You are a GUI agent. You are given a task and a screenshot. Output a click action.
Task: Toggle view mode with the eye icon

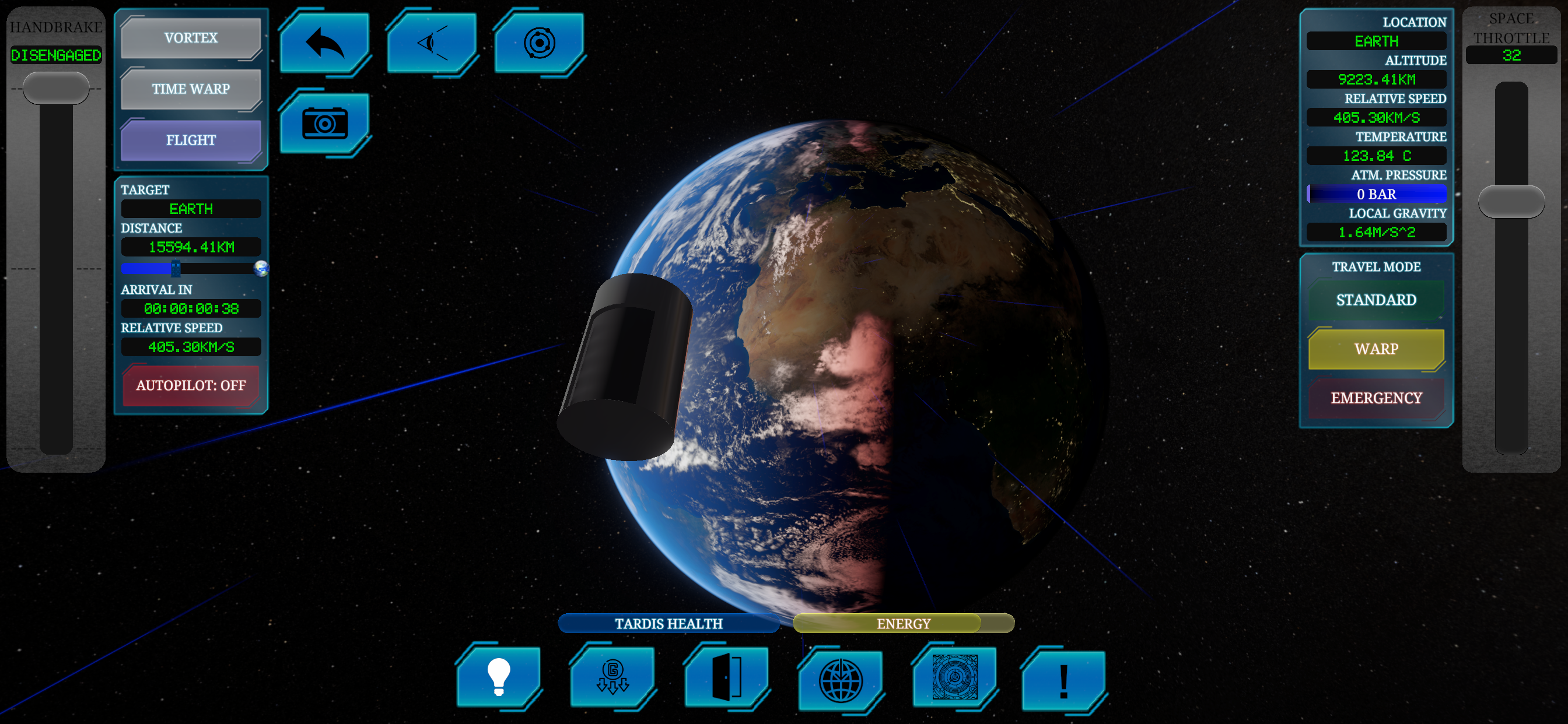[x=432, y=41]
